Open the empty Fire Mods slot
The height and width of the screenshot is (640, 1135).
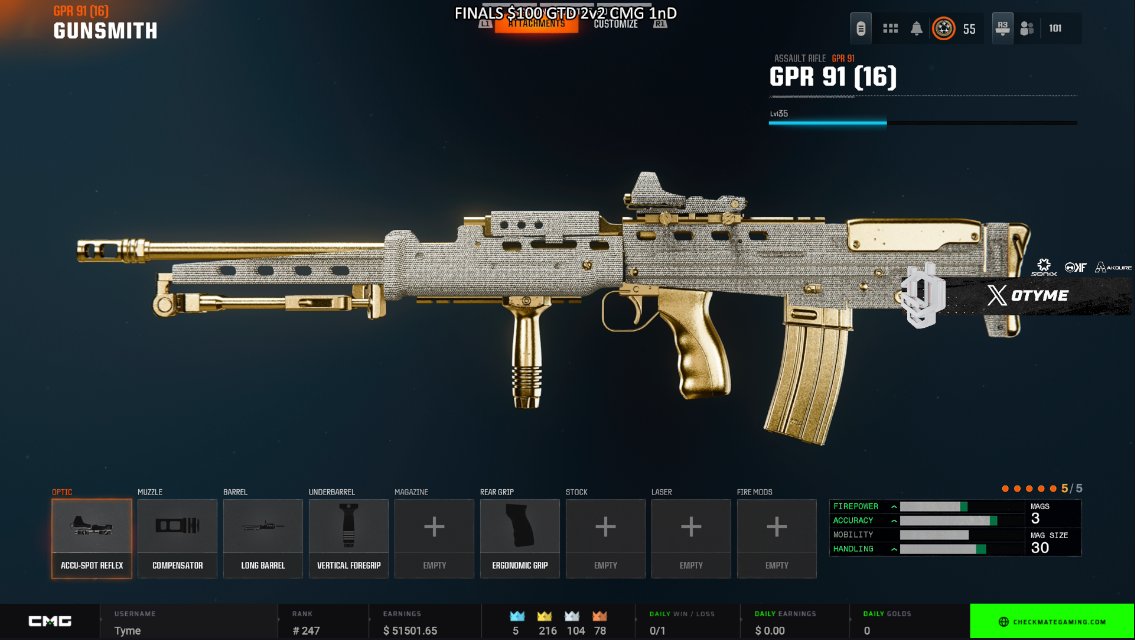777,539
